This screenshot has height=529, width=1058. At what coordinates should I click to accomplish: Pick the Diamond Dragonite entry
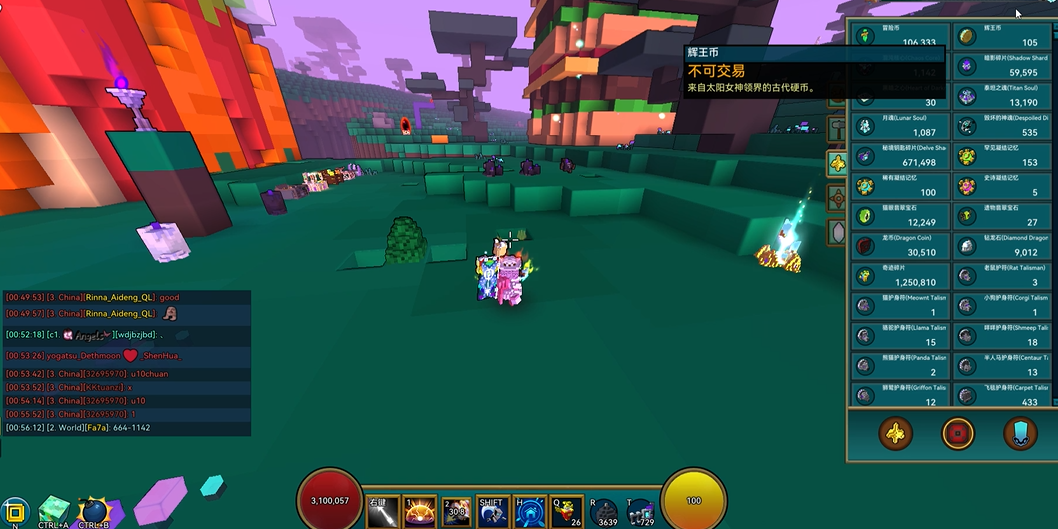(x=1000, y=246)
